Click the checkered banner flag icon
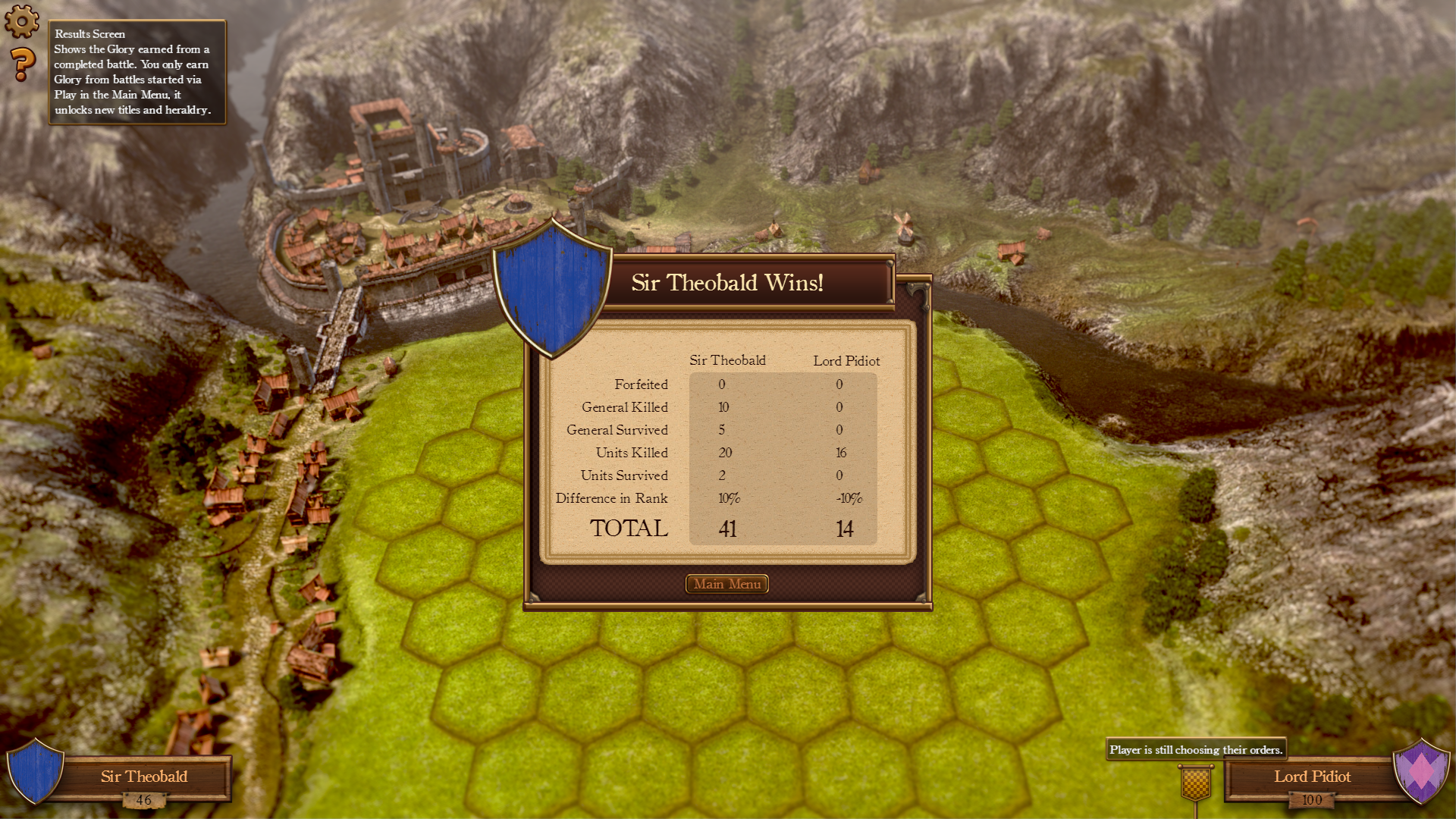This screenshot has height=819, width=1456. 1196,783
